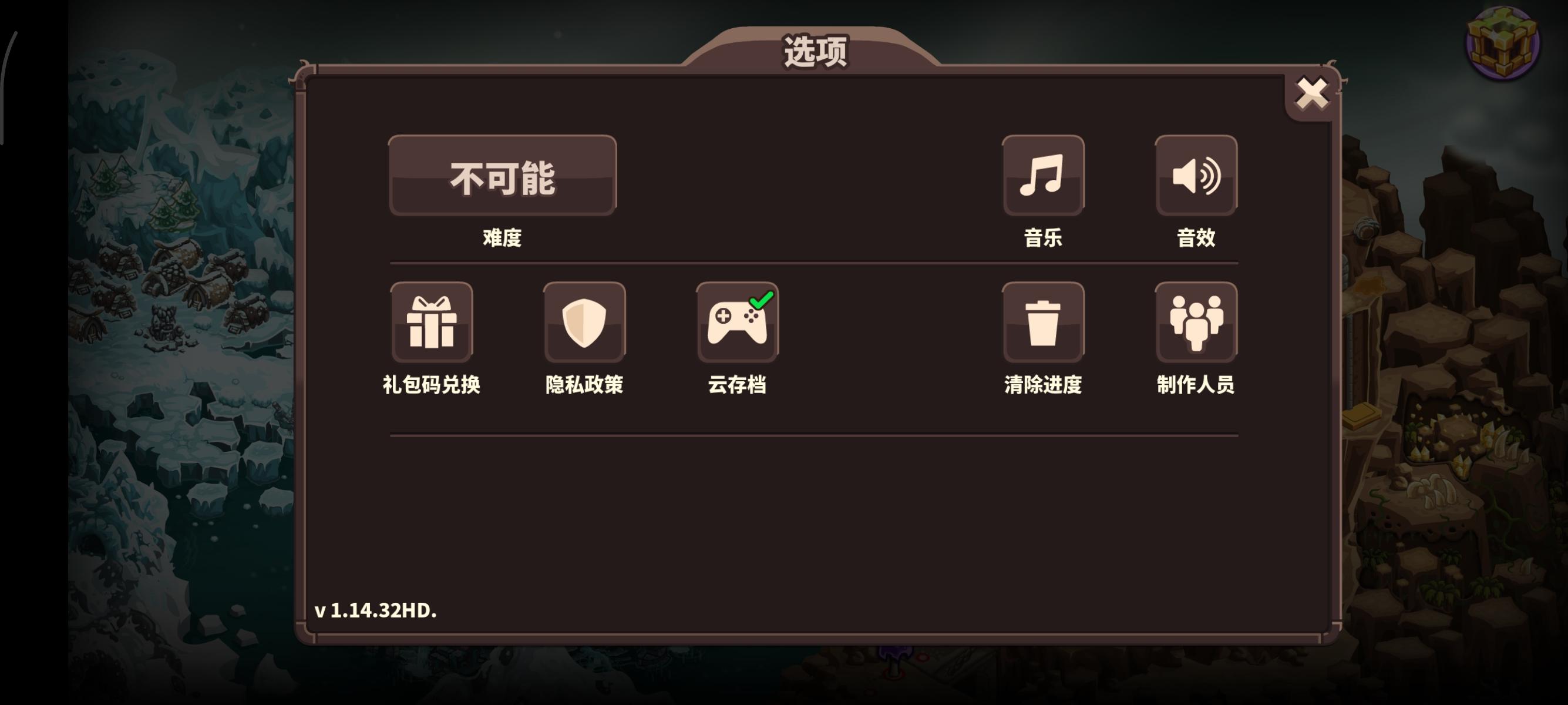
Task: Select the 选项 title tab
Action: click(x=815, y=52)
